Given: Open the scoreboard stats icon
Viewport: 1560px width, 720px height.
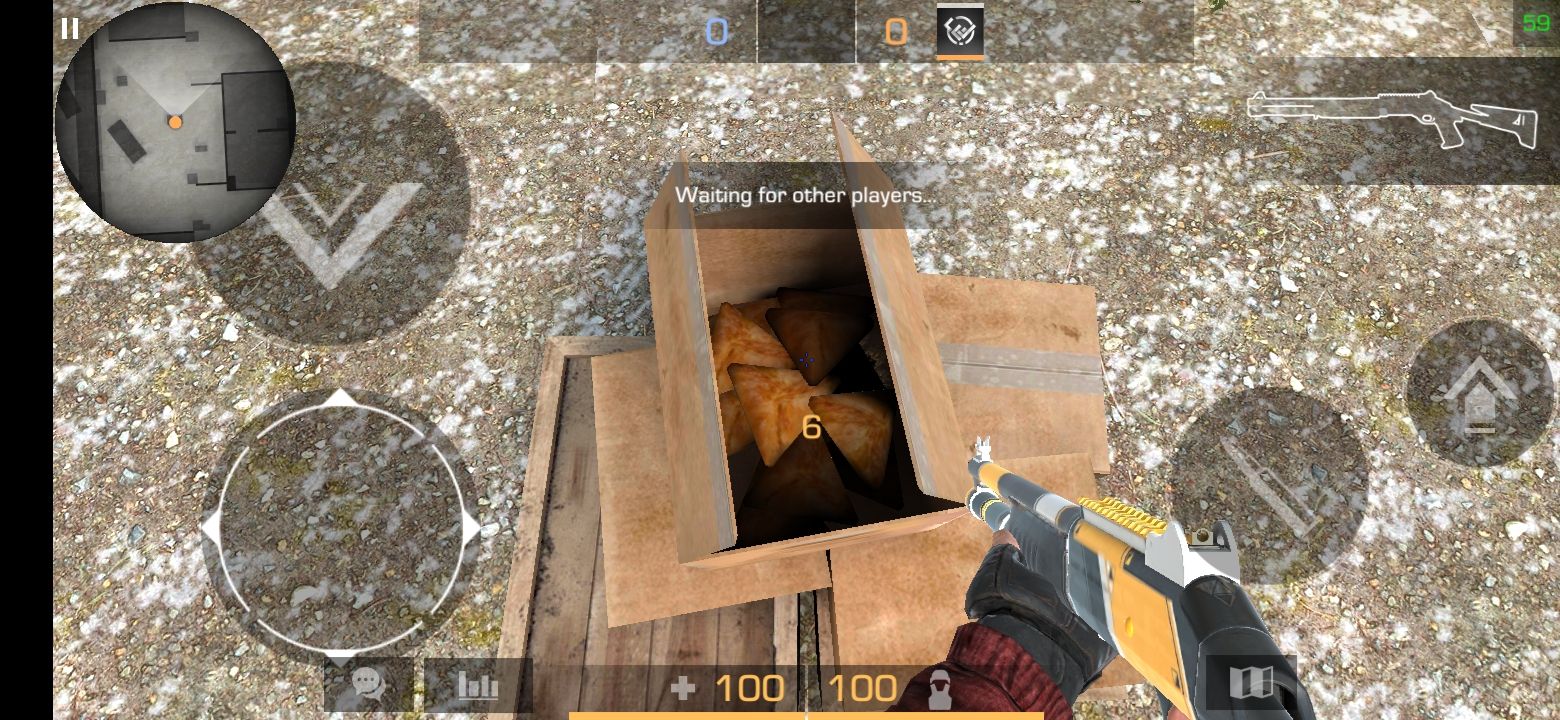Looking at the screenshot, I should click(x=479, y=686).
